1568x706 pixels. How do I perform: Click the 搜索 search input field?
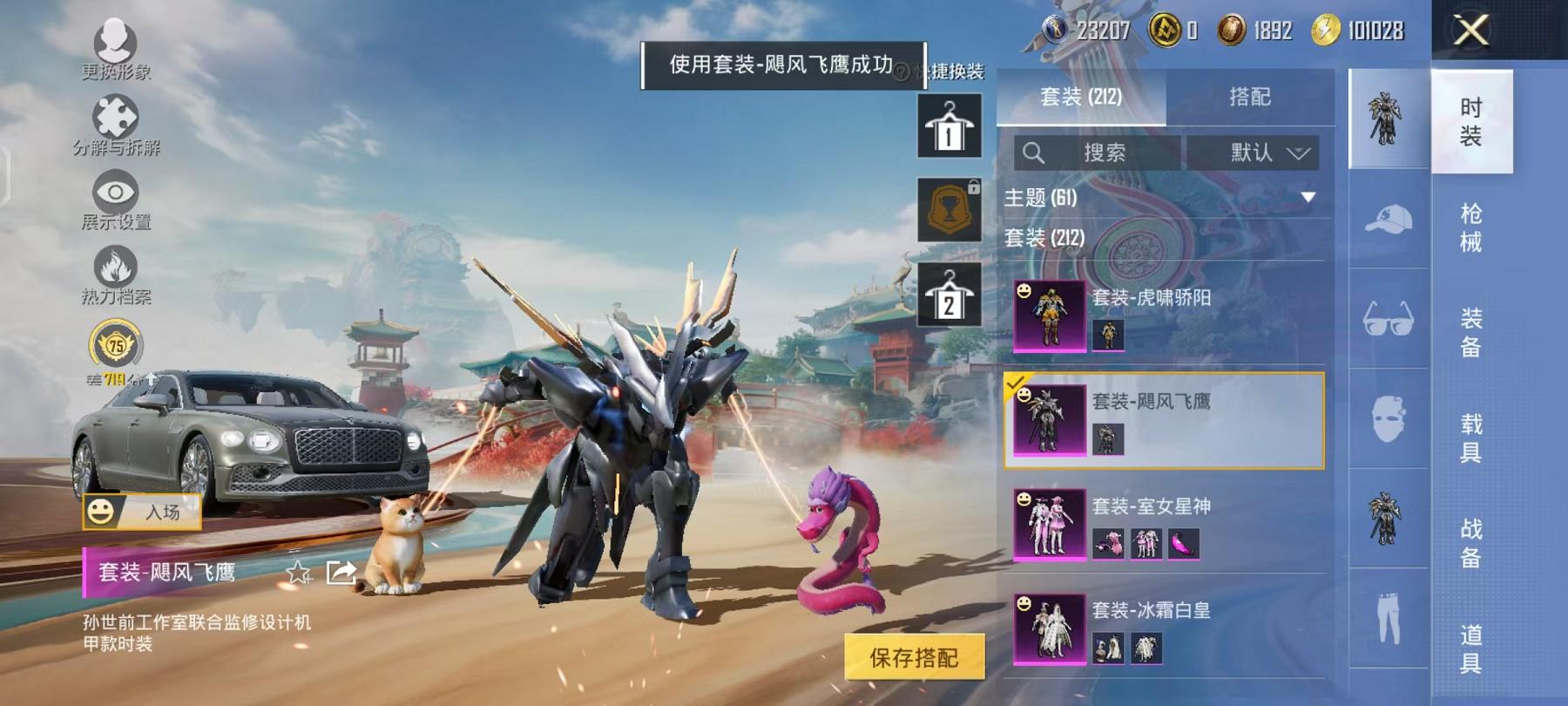[x=1106, y=153]
